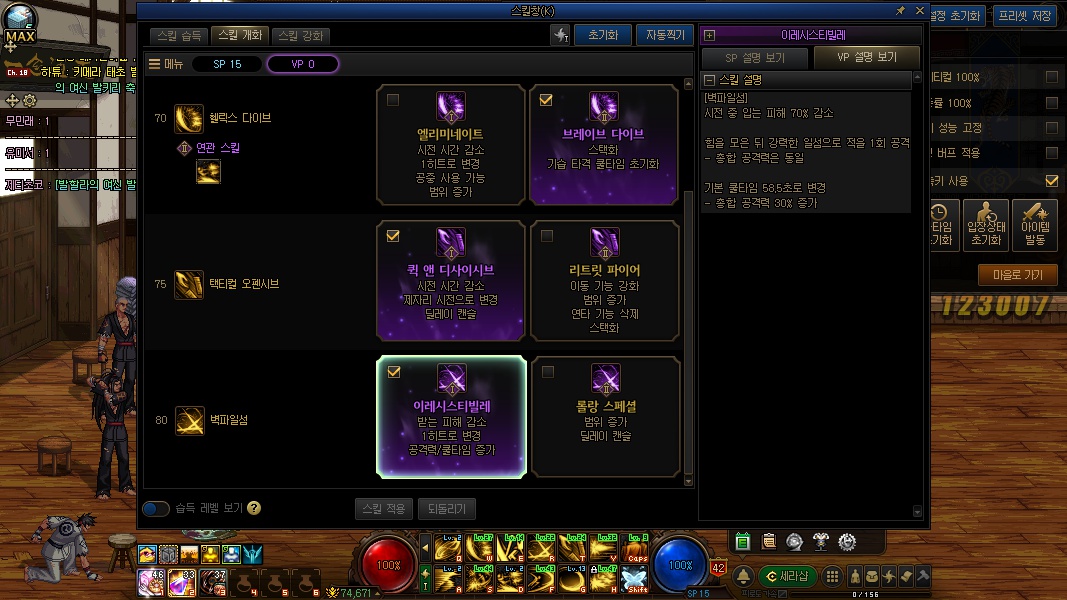Activate the 자동찍기 auto-assign button
The image size is (1067, 600).
click(664, 35)
